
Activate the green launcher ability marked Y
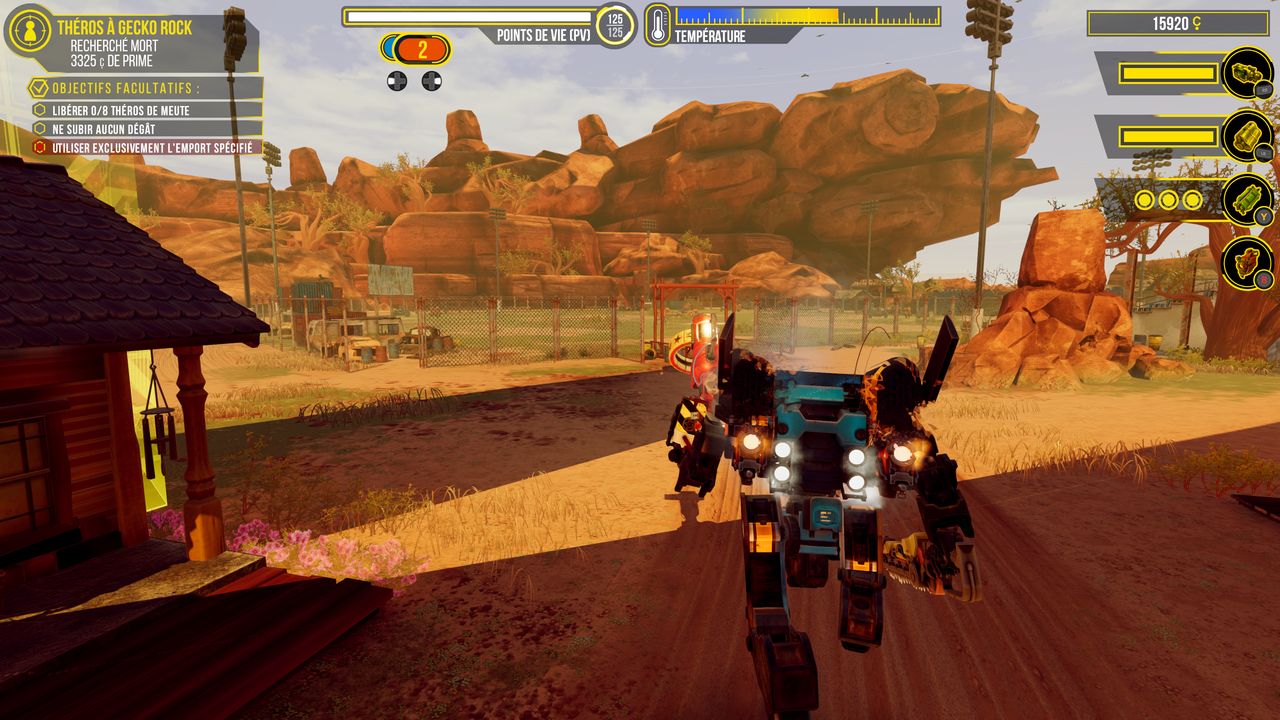[x=1247, y=200]
